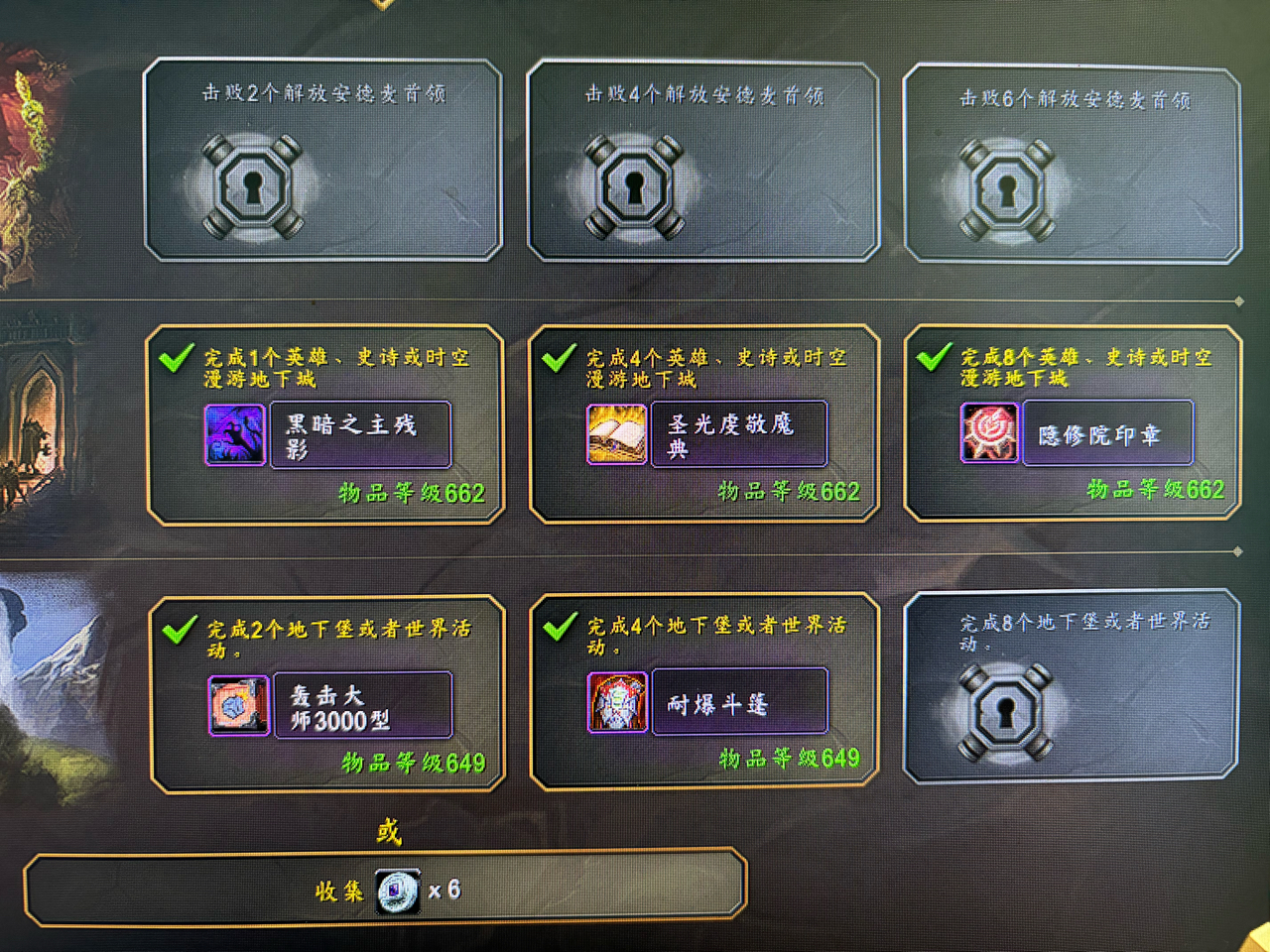Click the coin icon in the collect bar
The image size is (1270, 952).
click(395, 891)
